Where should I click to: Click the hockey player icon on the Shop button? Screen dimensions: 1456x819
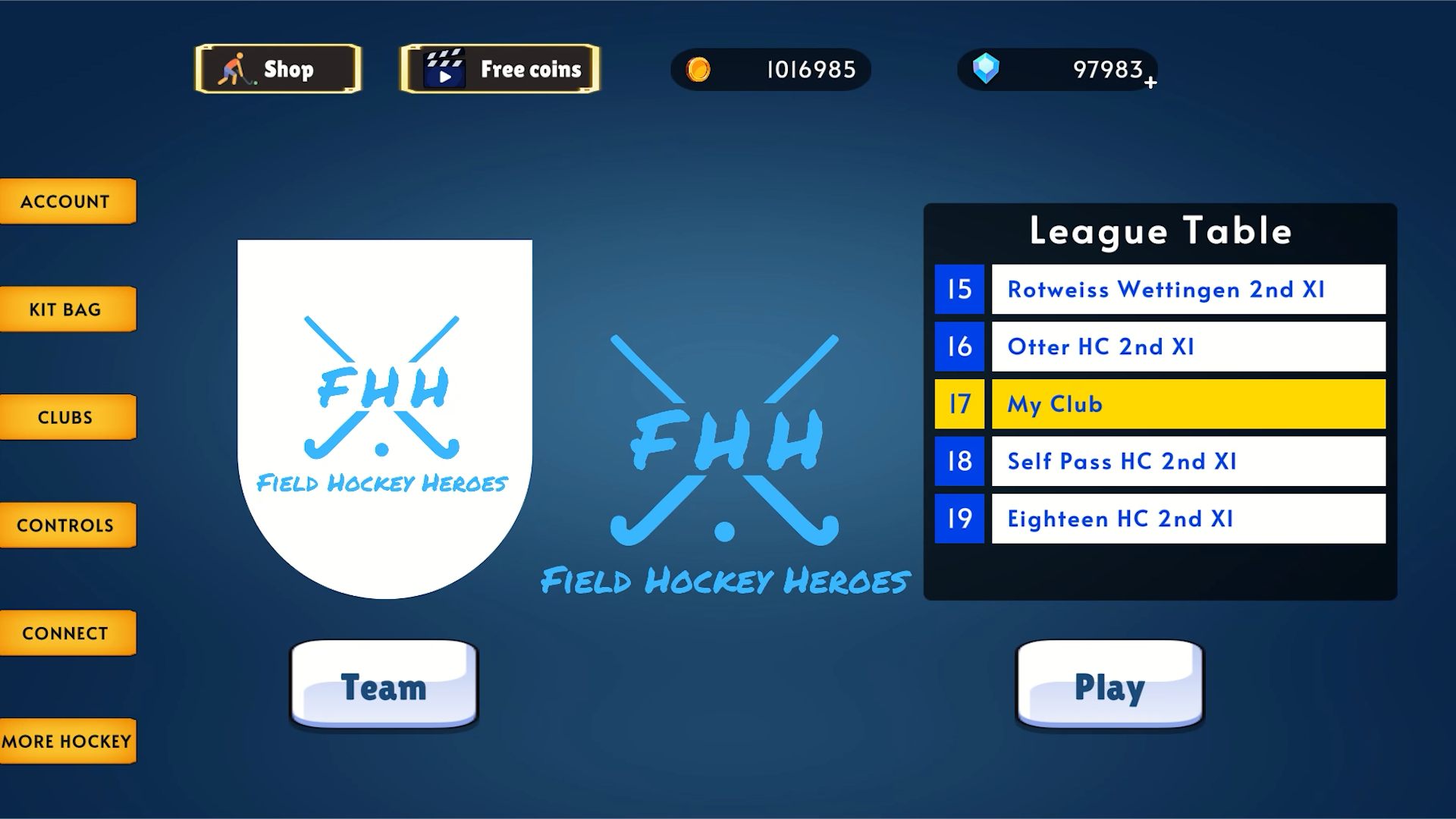click(x=237, y=68)
